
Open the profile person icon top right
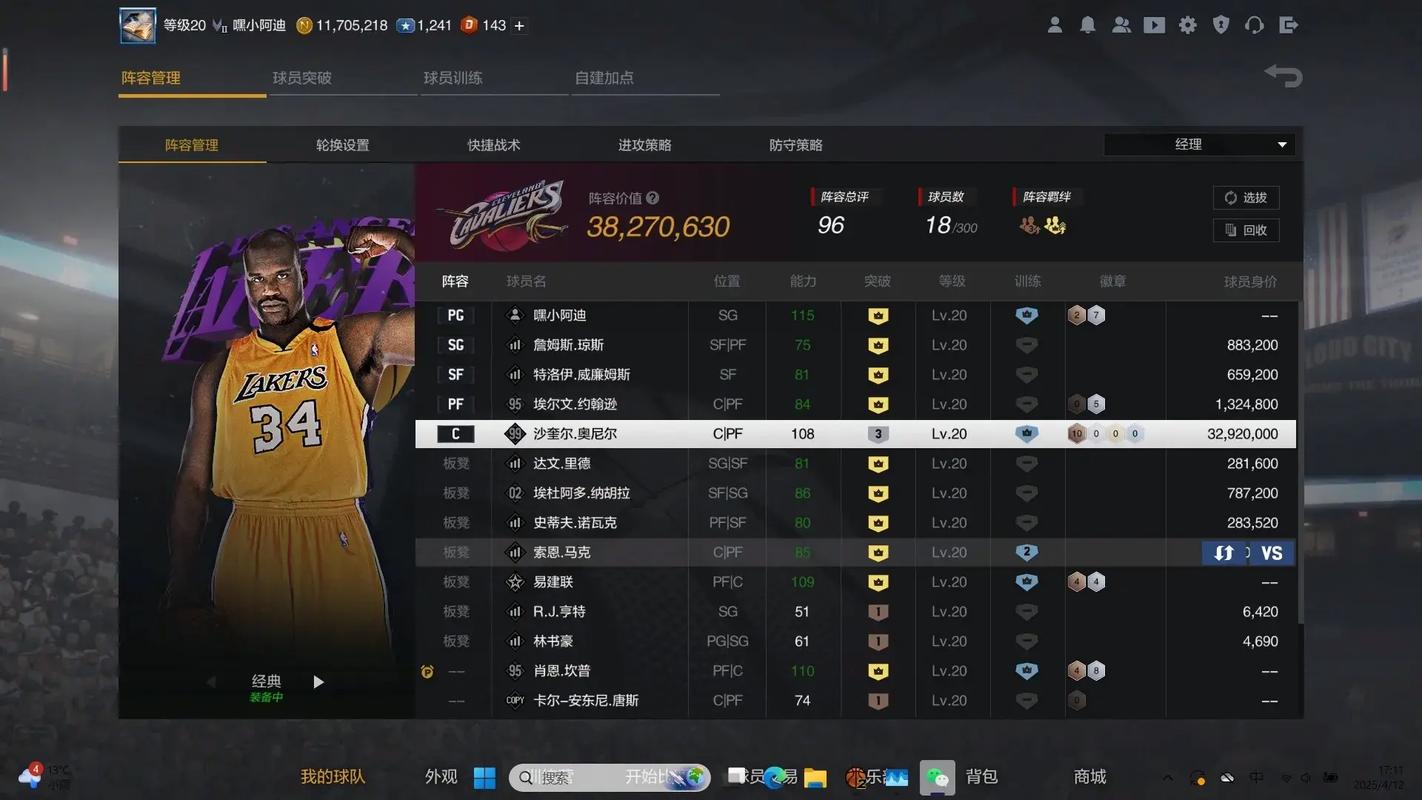(1054, 24)
